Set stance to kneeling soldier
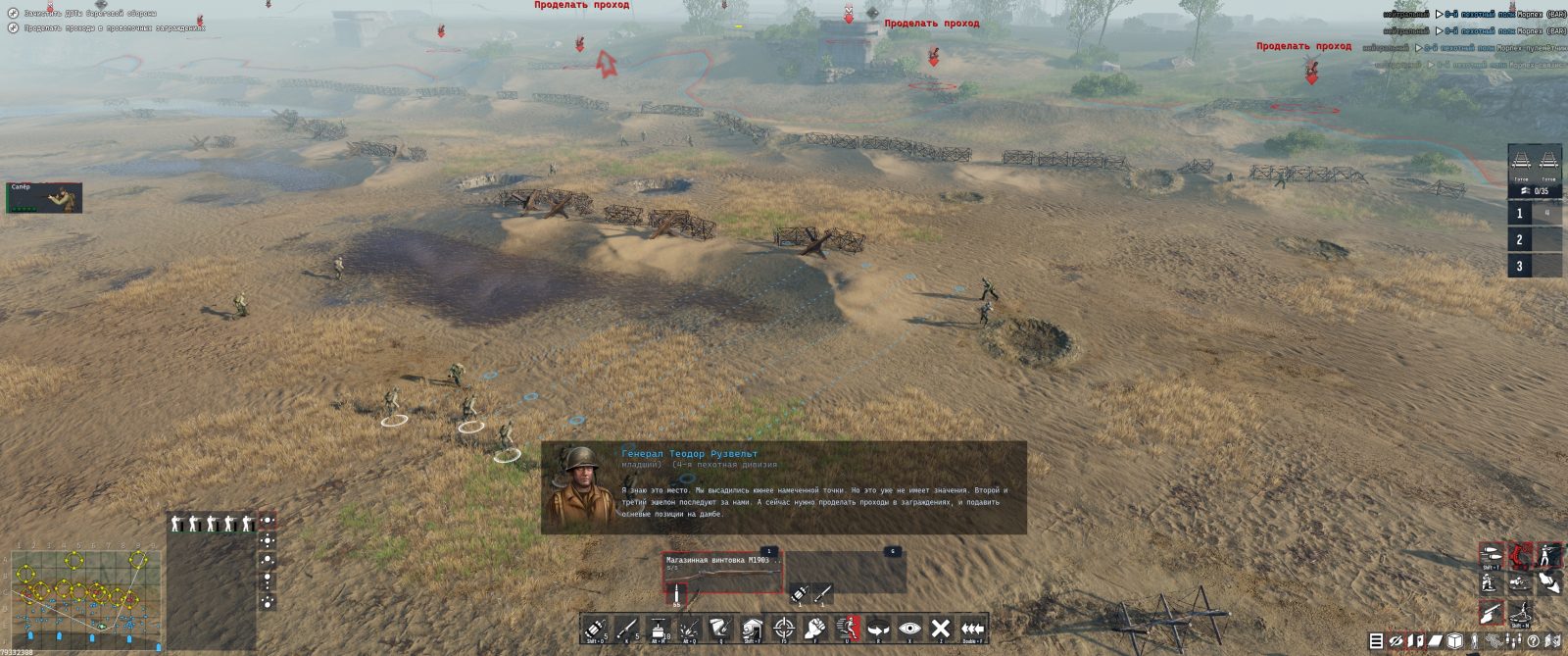This screenshot has width=1568, height=656. 1490,583
